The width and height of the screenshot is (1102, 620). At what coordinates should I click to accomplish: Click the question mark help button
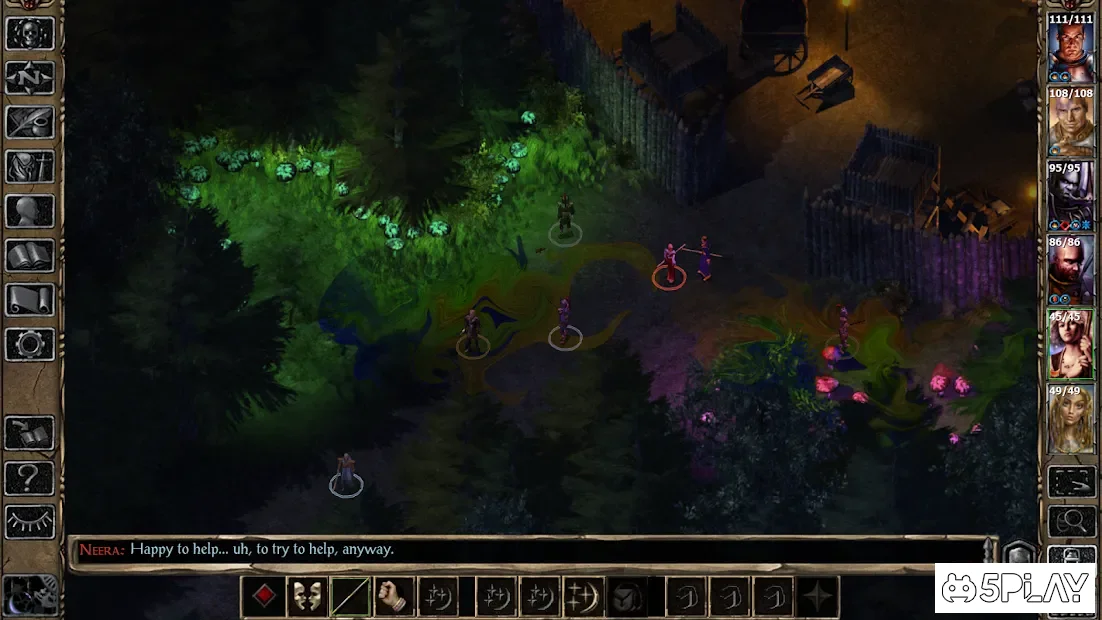click(x=30, y=476)
